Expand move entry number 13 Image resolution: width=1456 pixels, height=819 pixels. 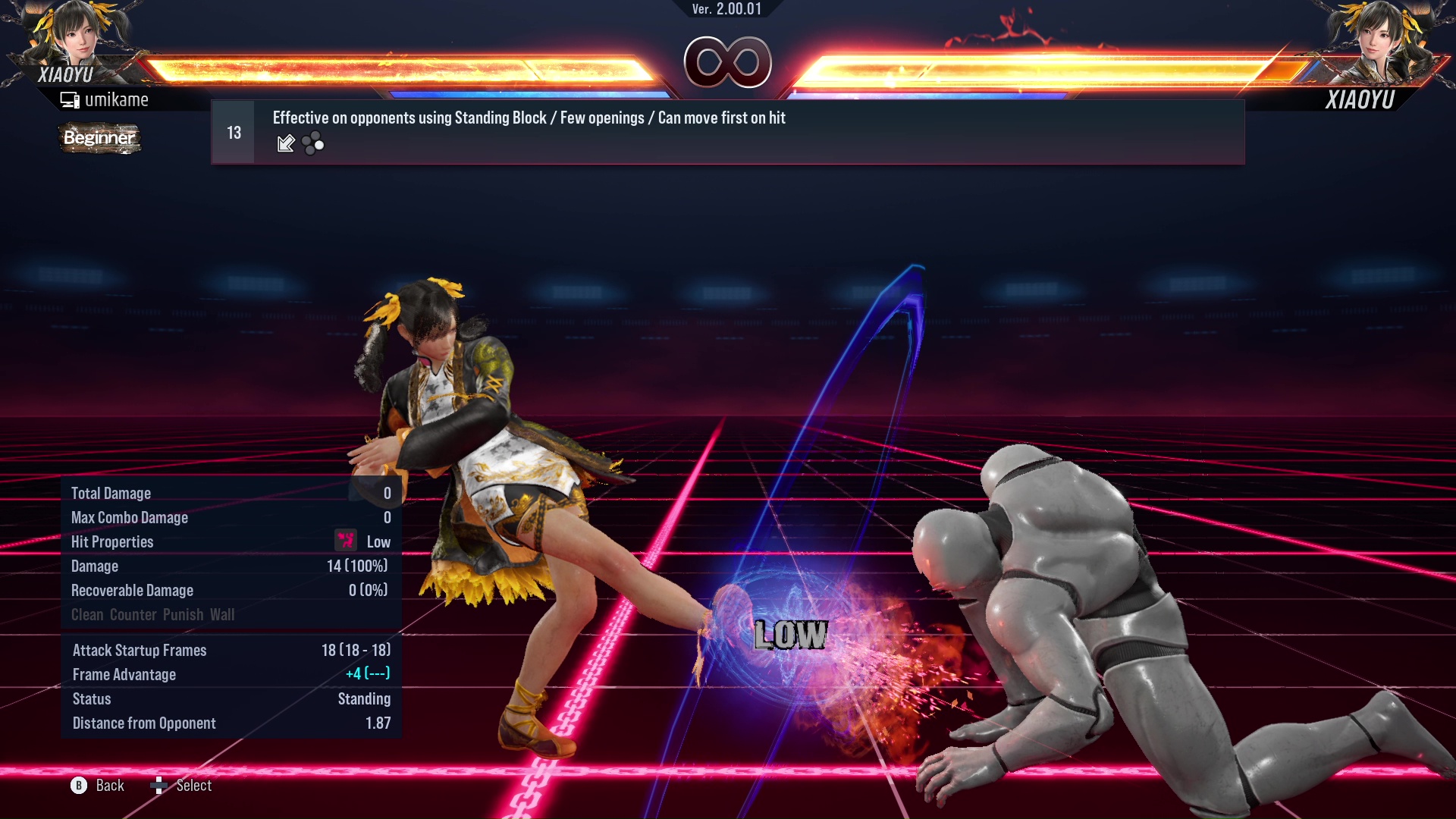(233, 131)
